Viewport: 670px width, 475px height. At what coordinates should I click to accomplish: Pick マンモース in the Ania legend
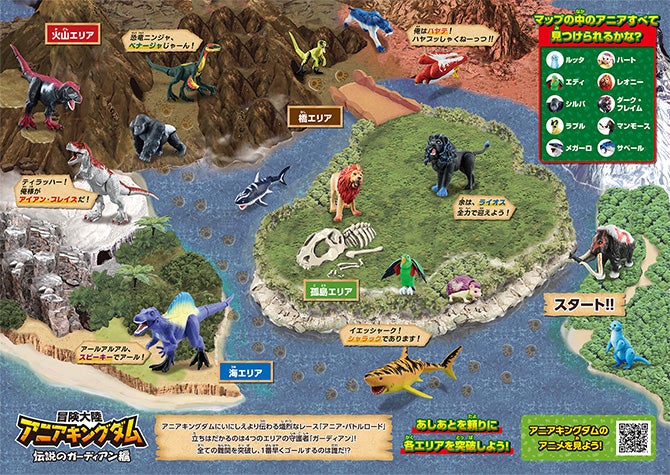620,126
